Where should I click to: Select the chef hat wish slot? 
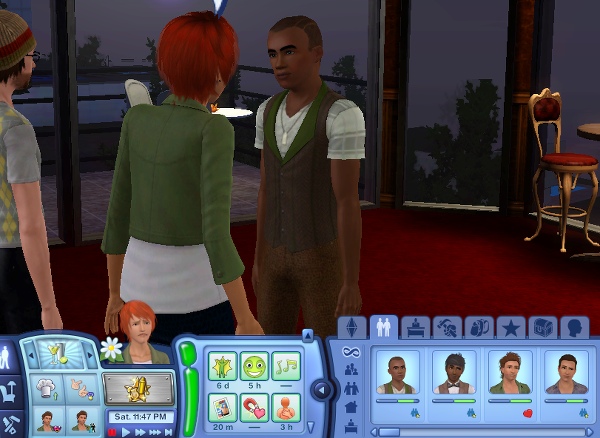[x=47, y=386]
